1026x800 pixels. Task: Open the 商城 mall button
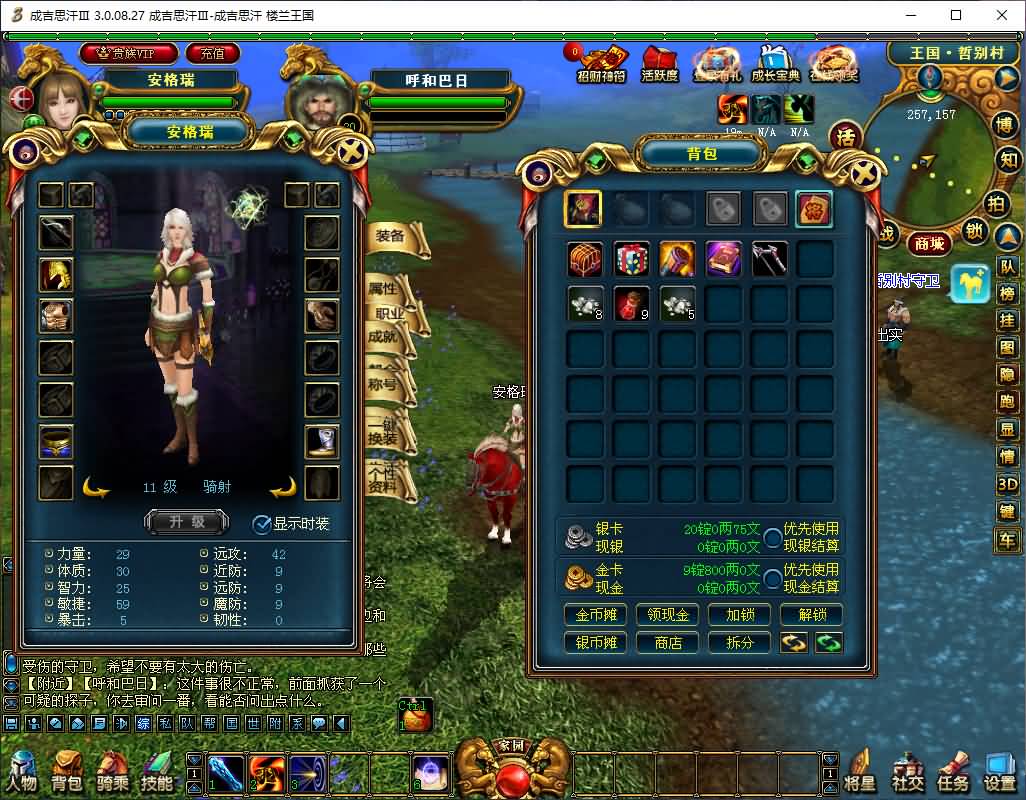click(x=928, y=243)
